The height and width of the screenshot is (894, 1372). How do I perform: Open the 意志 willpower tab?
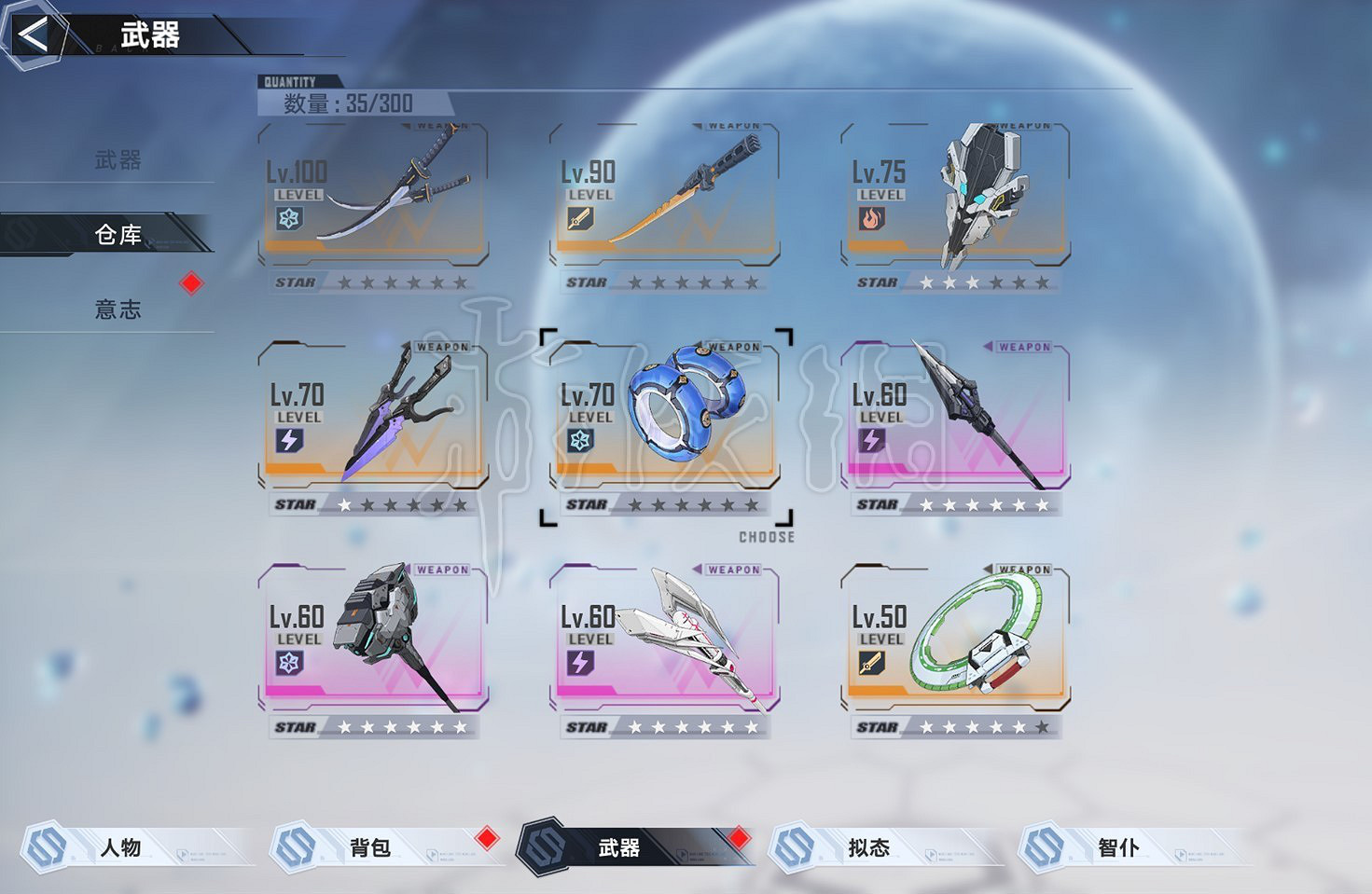point(120,310)
